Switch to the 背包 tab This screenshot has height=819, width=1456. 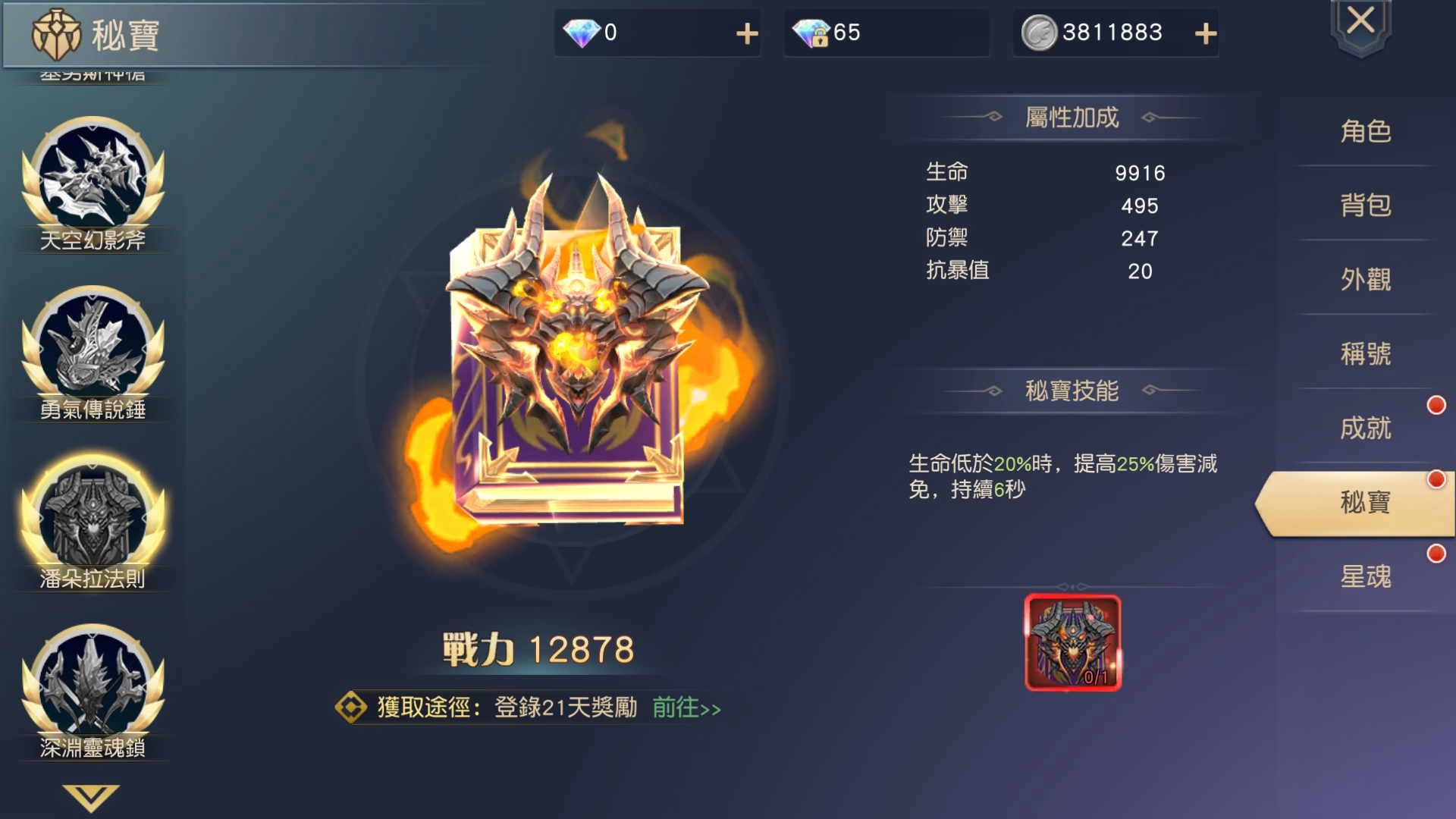[x=1365, y=205]
